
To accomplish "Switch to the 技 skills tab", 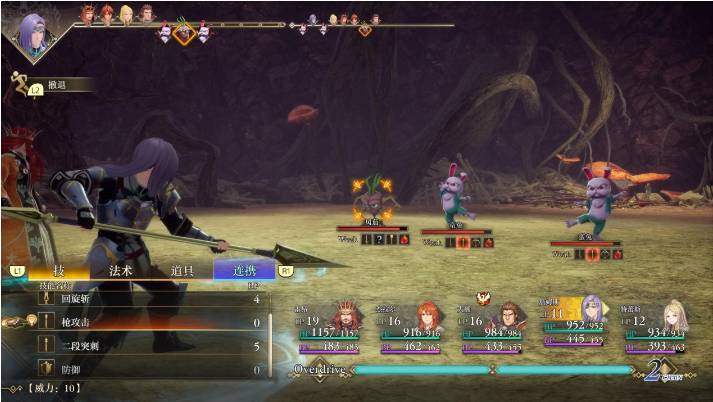I will coord(58,270).
